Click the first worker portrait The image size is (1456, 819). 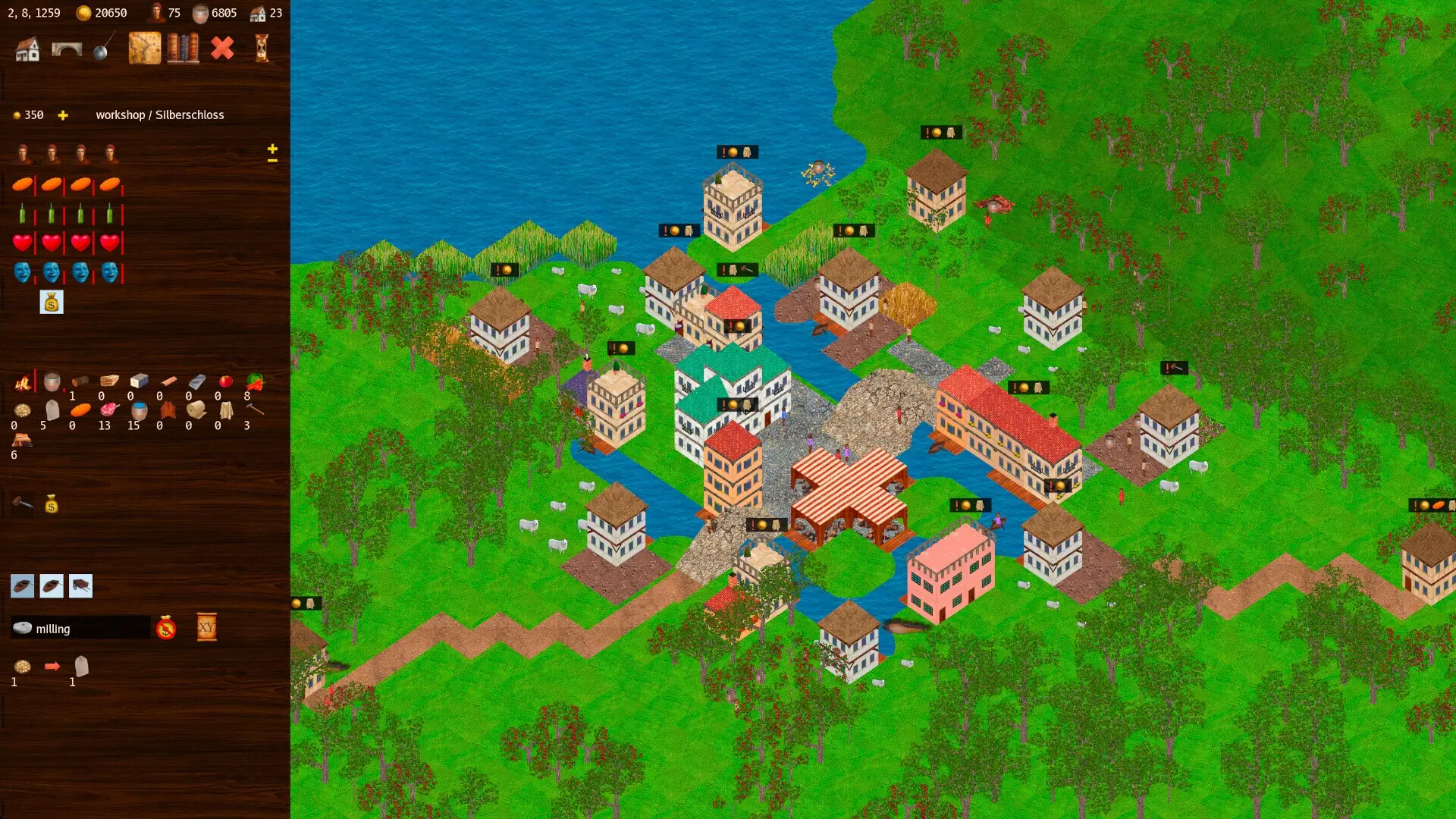(23, 154)
